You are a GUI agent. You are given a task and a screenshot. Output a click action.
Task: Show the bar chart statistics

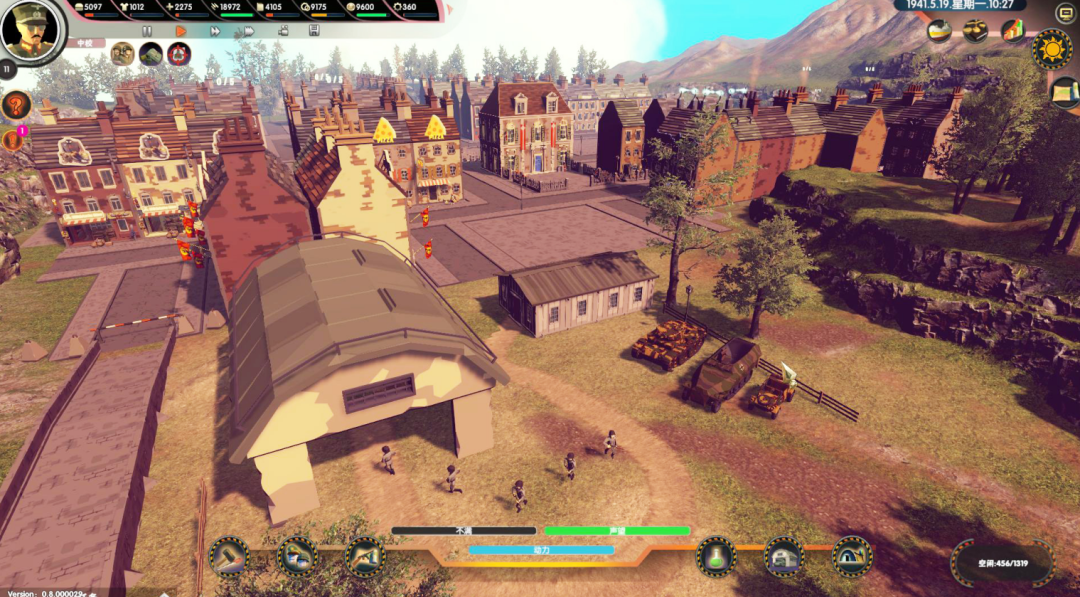[1012, 31]
